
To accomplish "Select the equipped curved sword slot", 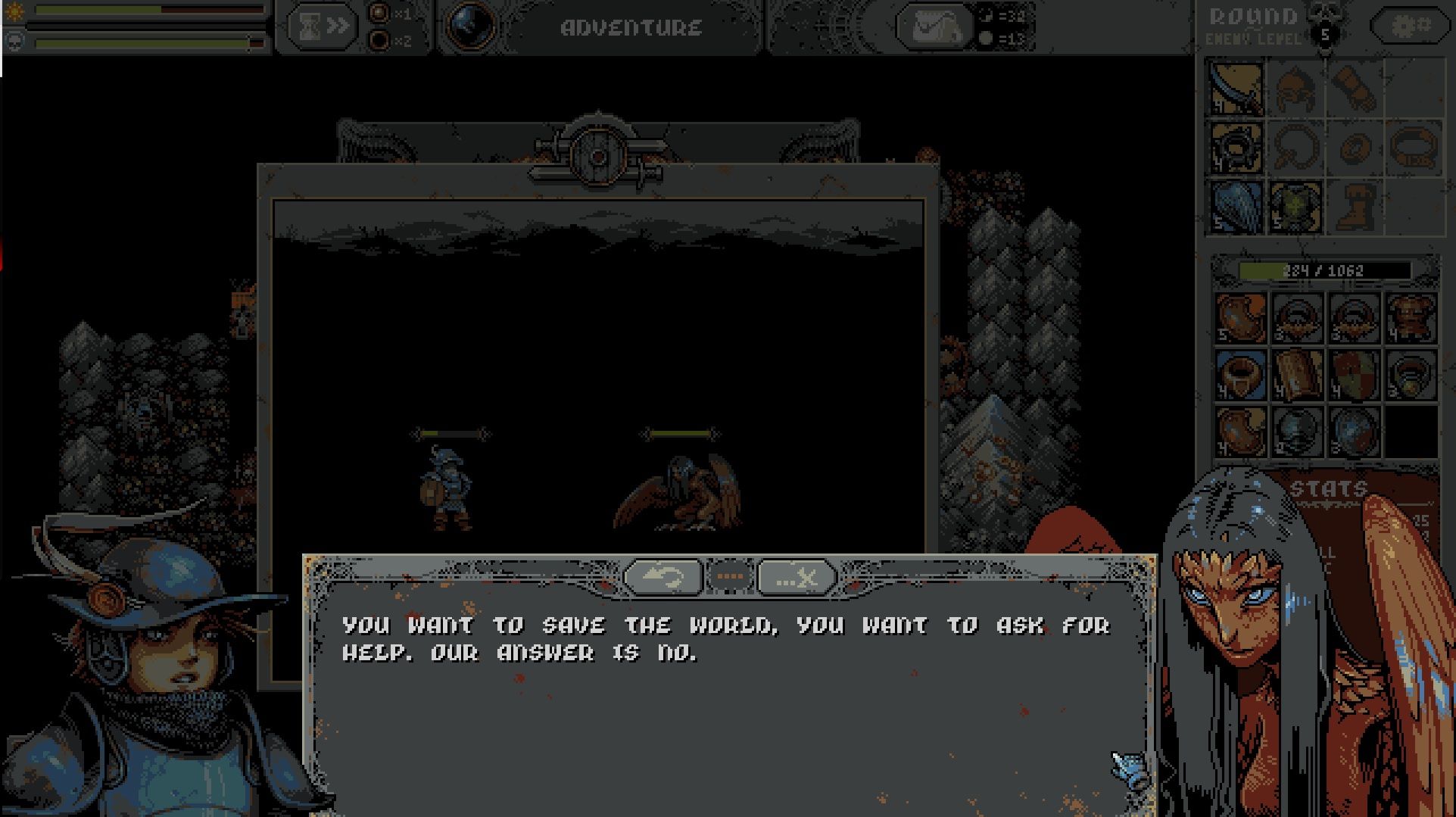I will coord(1236,89).
